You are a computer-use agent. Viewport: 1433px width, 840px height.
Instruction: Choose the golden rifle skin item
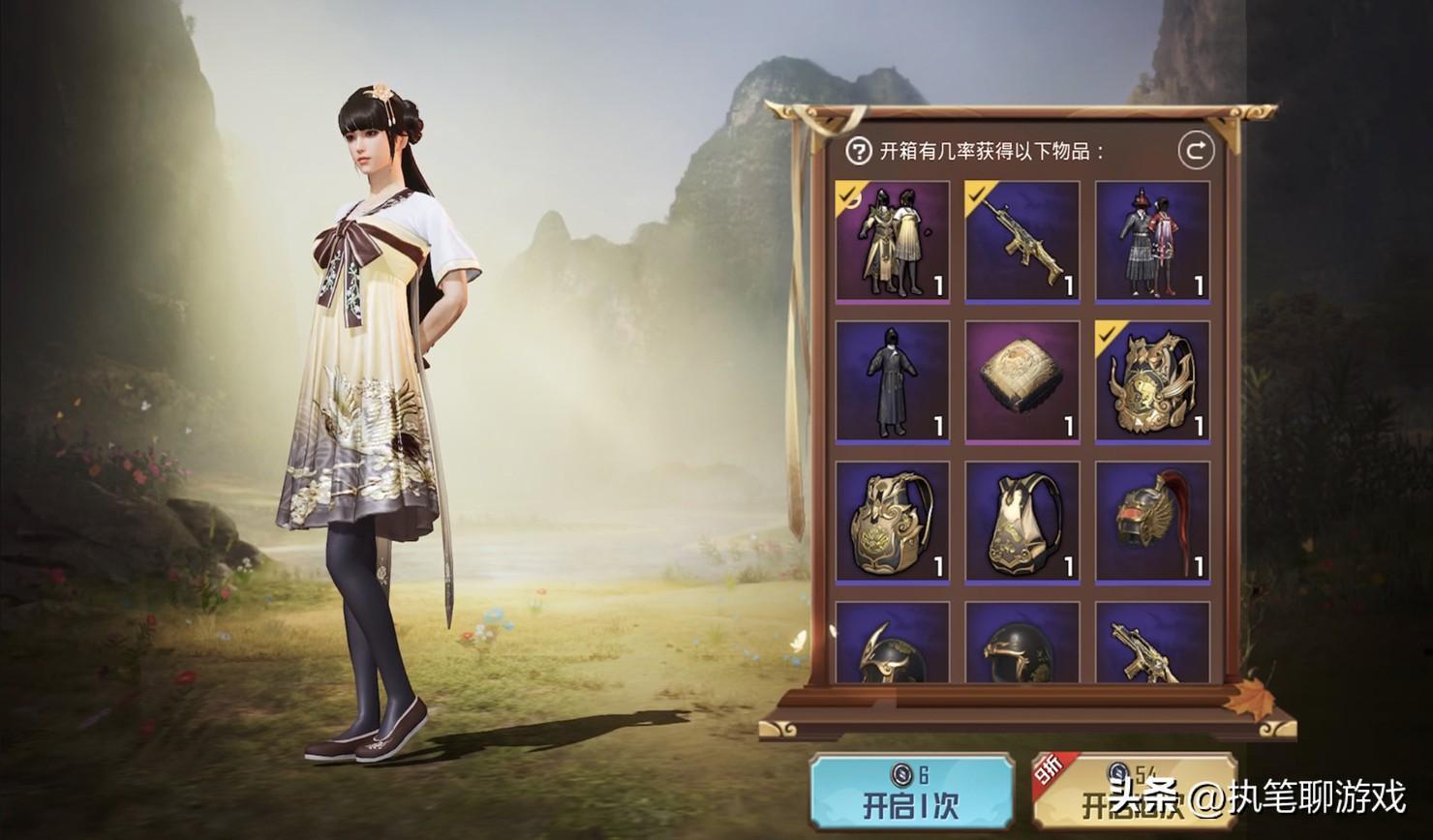click(1021, 241)
